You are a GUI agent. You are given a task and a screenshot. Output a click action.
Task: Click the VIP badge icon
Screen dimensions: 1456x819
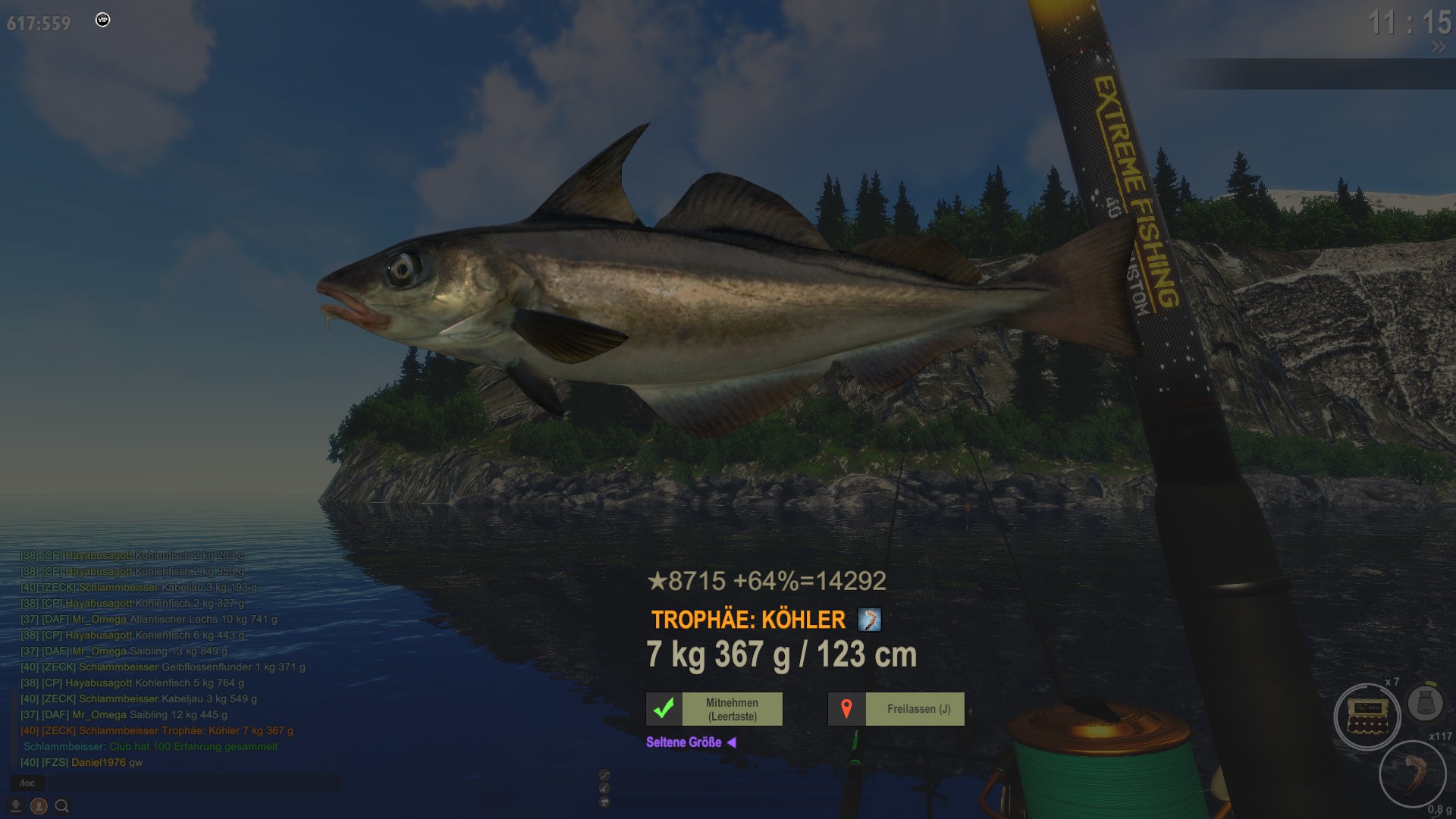point(103,20)
